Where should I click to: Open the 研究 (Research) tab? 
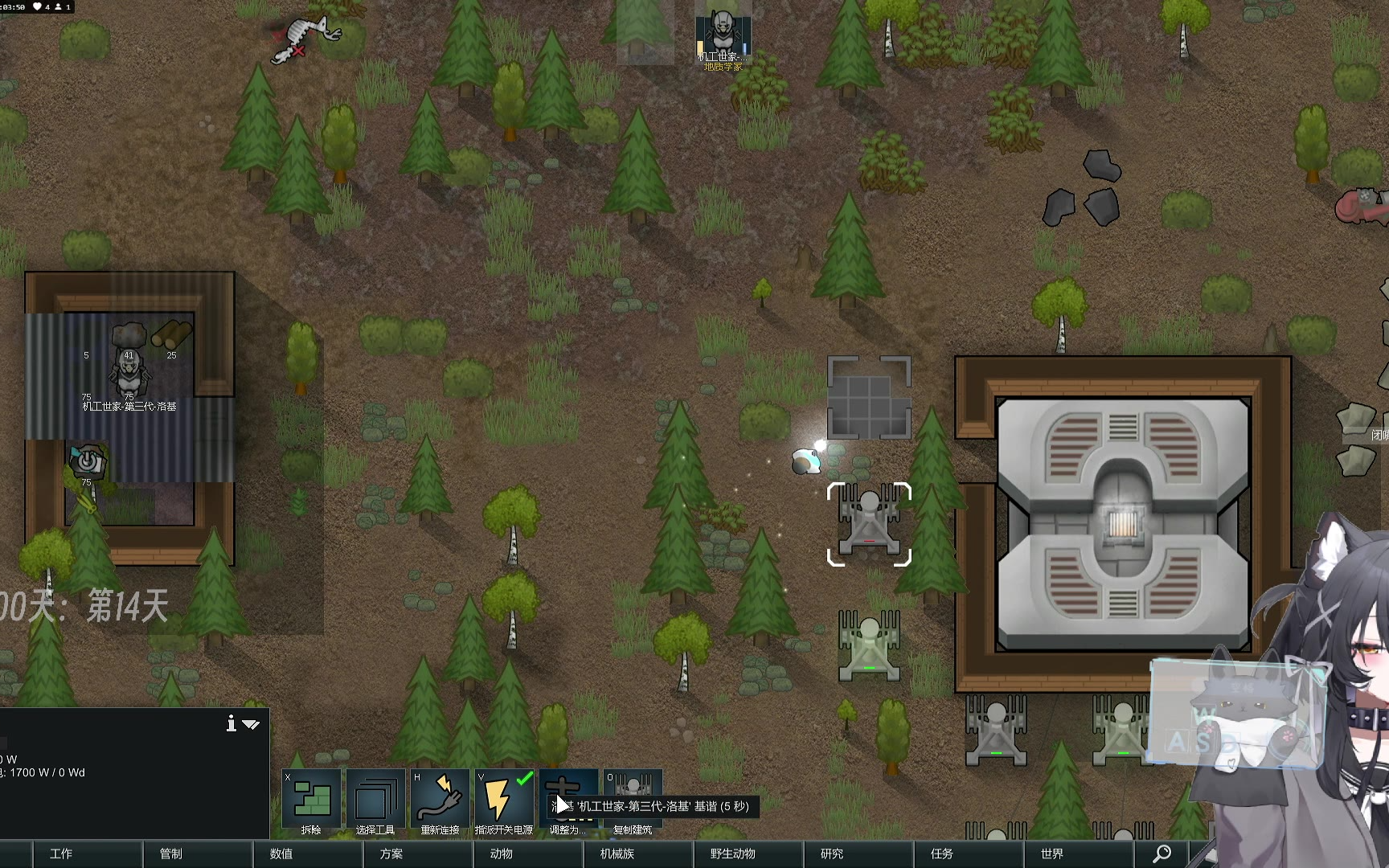(832, 854)
